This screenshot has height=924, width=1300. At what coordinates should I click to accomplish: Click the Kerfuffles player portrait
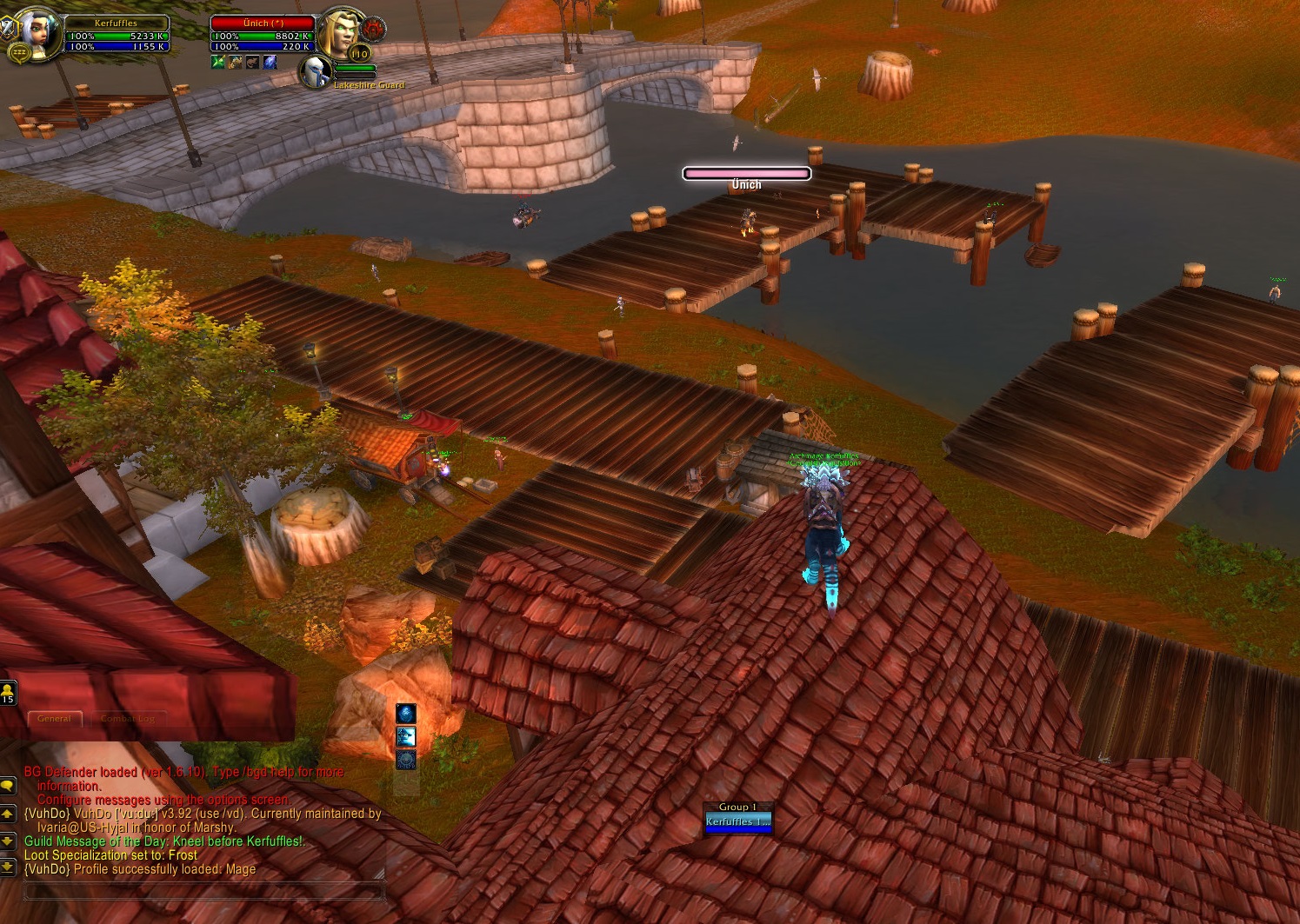(40, 31)
